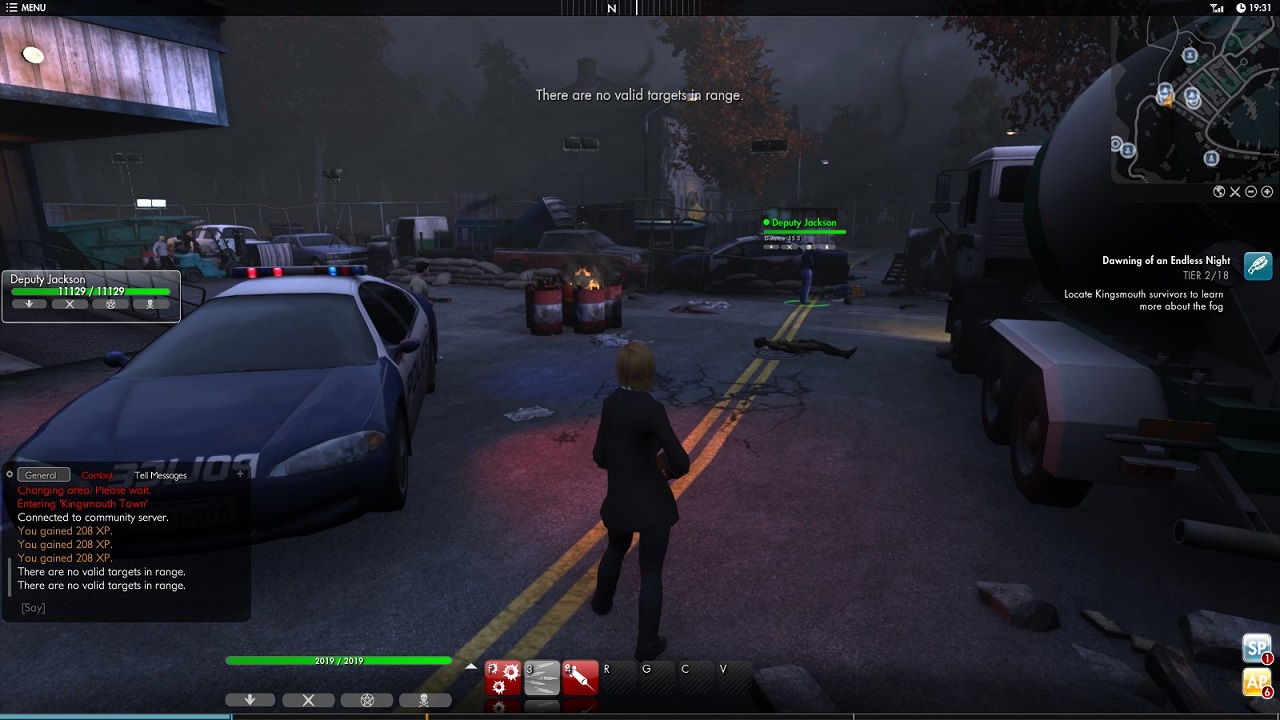The height and width of the screenshot is (720, 1280).
Task: Click the Deputy Jackson target frame
Action: (90, 295)
